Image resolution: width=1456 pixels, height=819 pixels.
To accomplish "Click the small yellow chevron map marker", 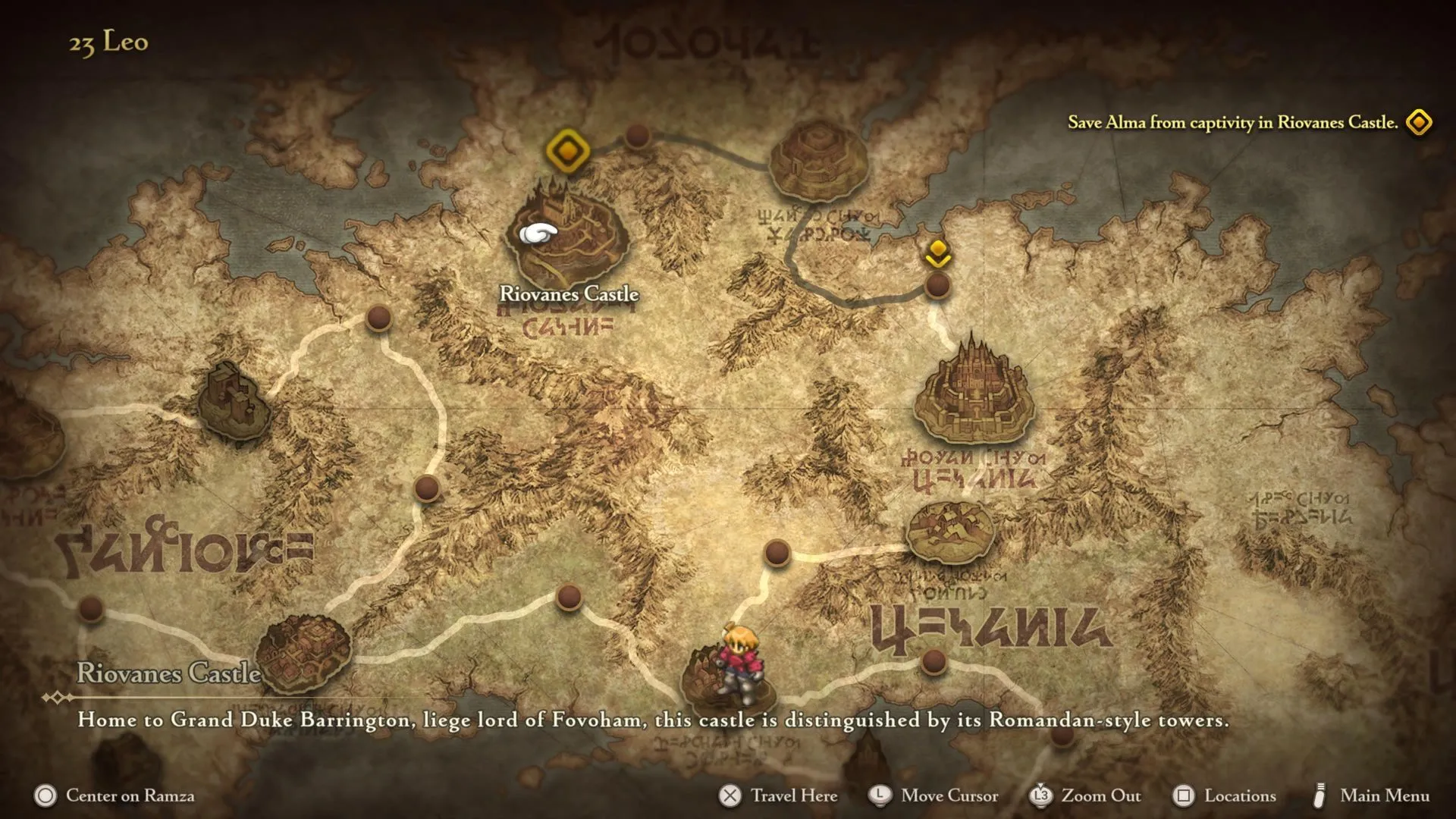I will point(938,253).
